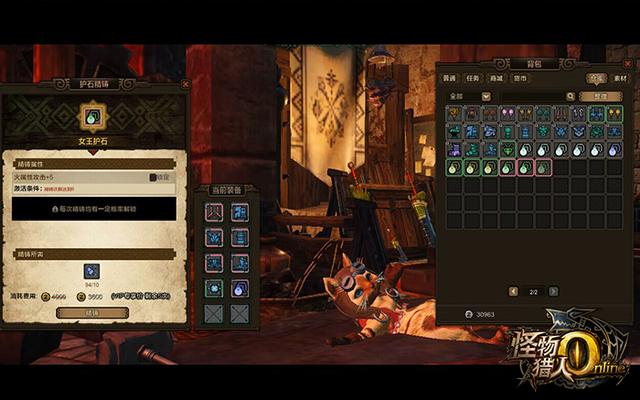The height and width of the screenshot is (400, 640).
Task: Go to the previous backpack page
Action: click(x=512, y=291)
